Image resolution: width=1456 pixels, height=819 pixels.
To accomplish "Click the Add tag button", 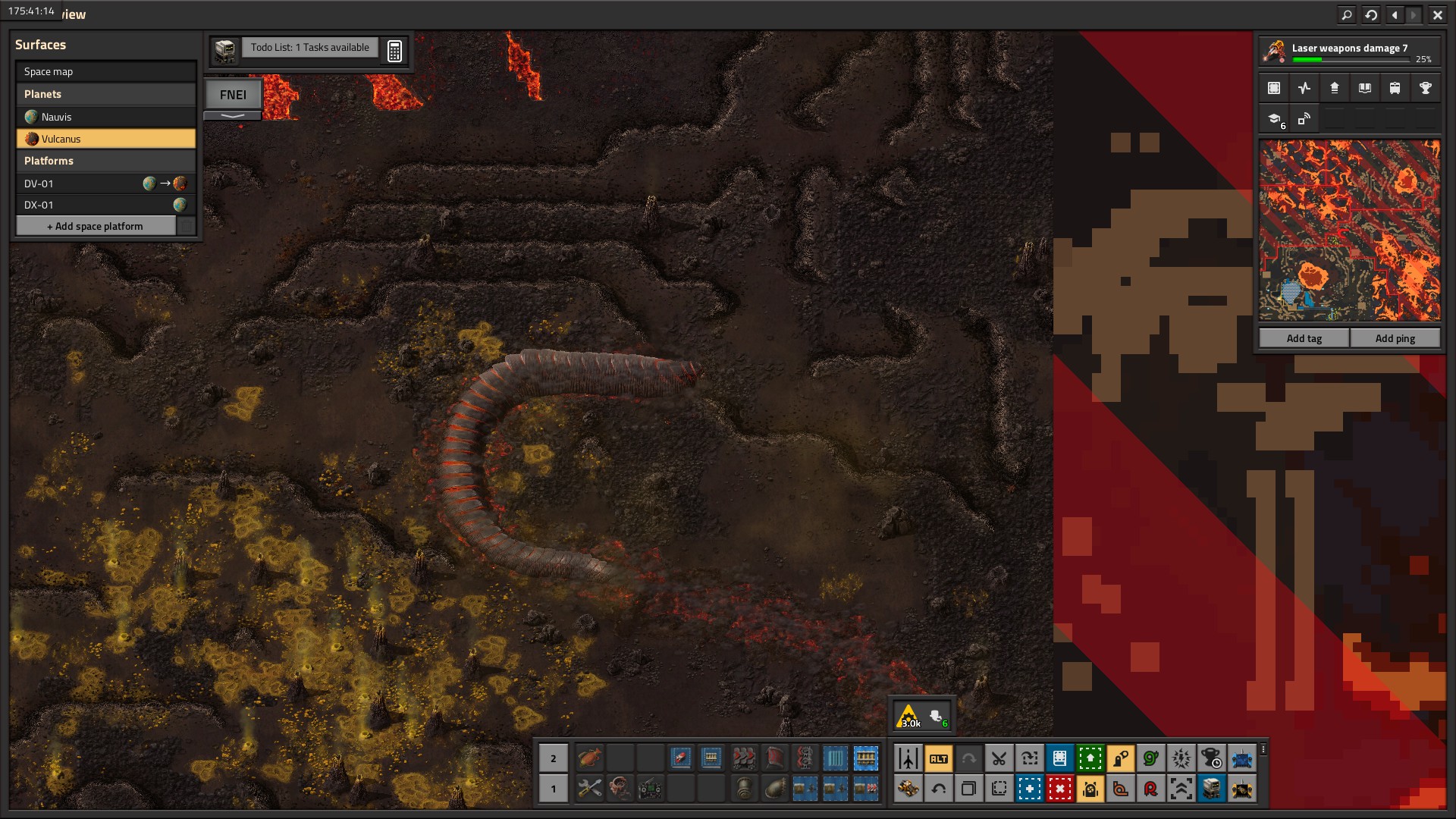I will coord(1304,338).
